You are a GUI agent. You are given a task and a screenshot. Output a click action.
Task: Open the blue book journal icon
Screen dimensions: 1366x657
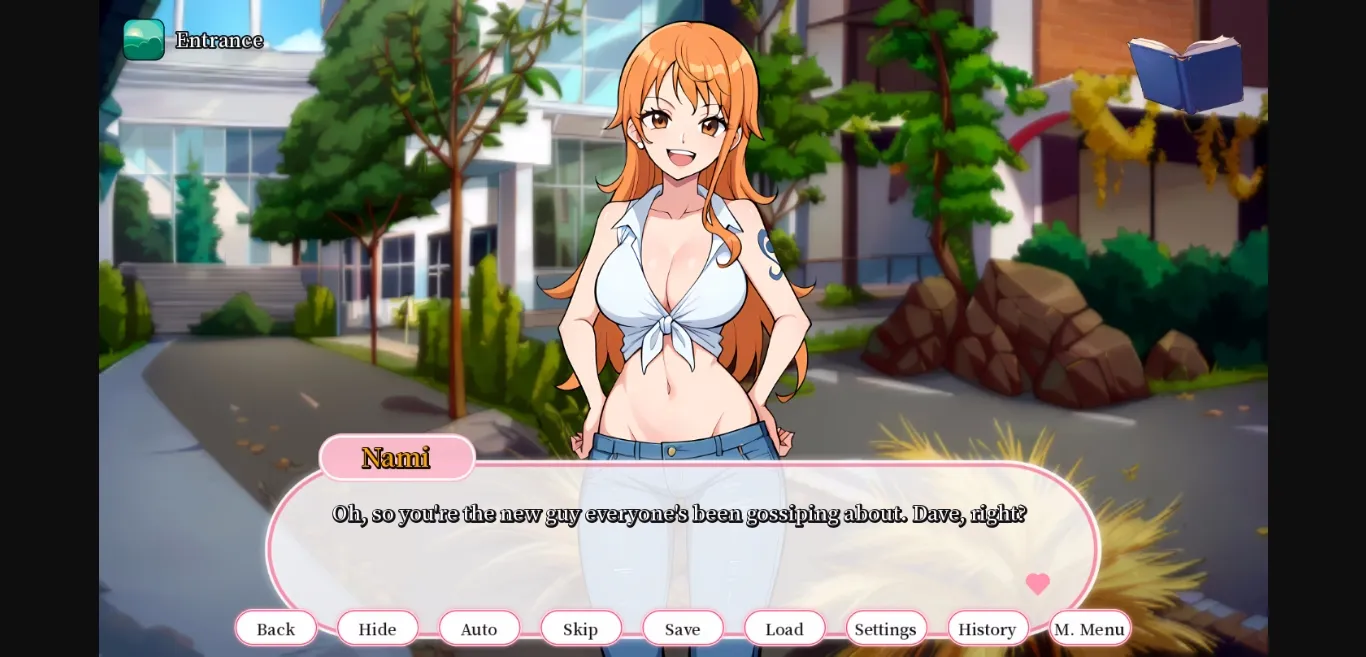(1187, 73)
